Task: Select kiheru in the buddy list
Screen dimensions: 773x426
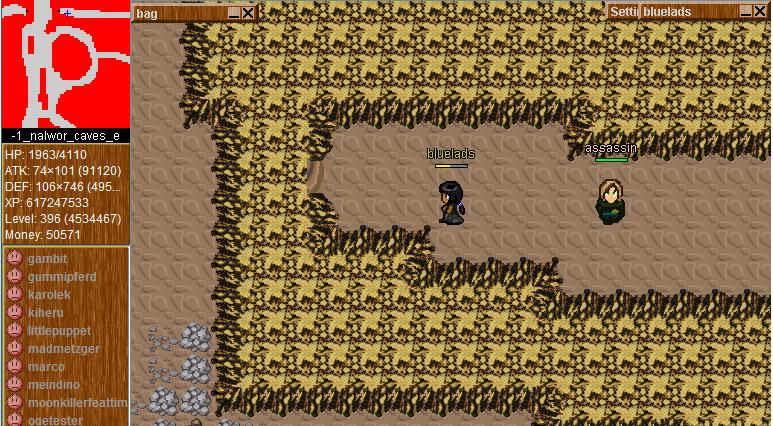Action: tap(45, 313)
